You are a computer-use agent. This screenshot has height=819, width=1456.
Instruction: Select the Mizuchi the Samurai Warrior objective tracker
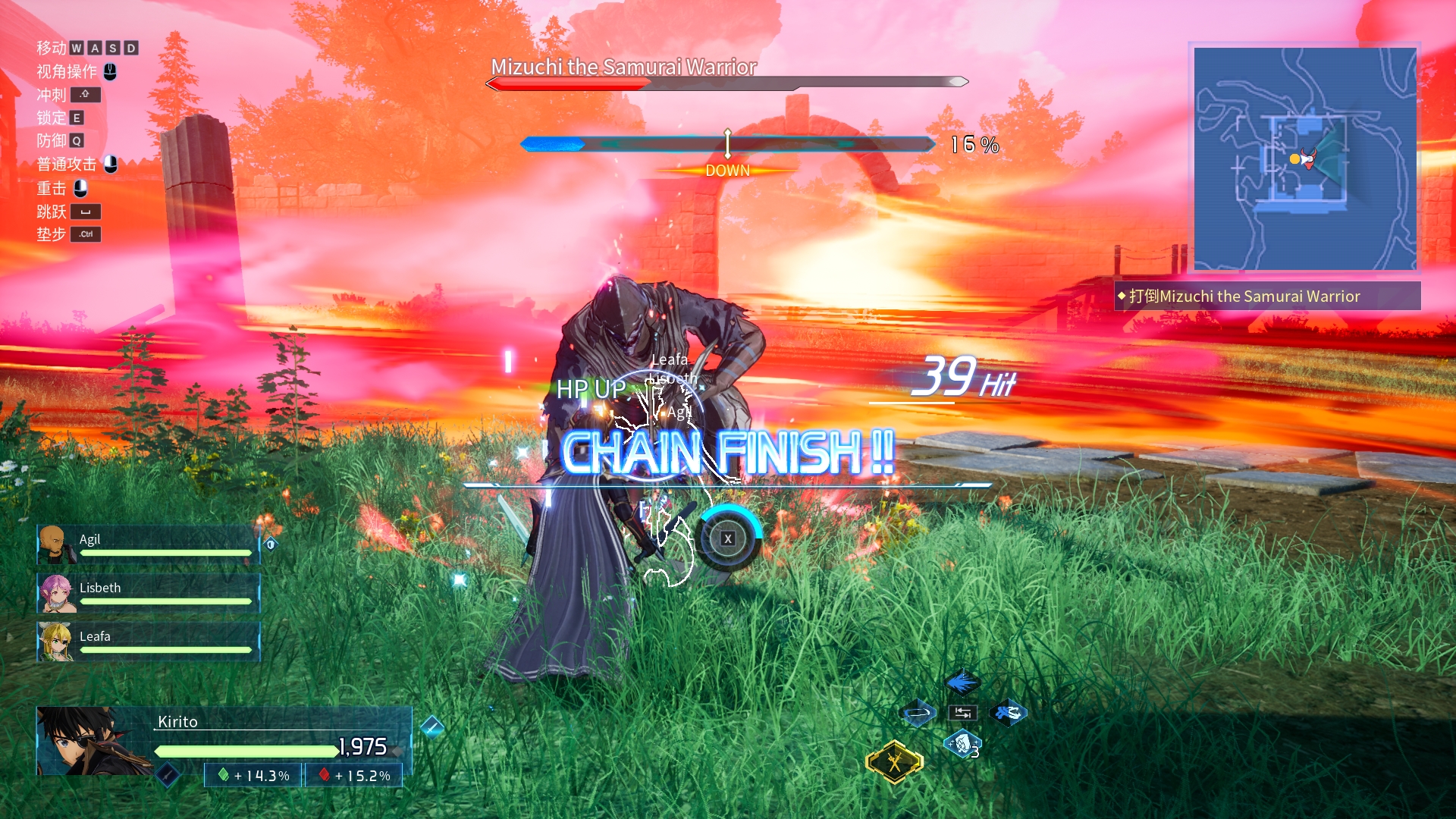[1267, 297]
